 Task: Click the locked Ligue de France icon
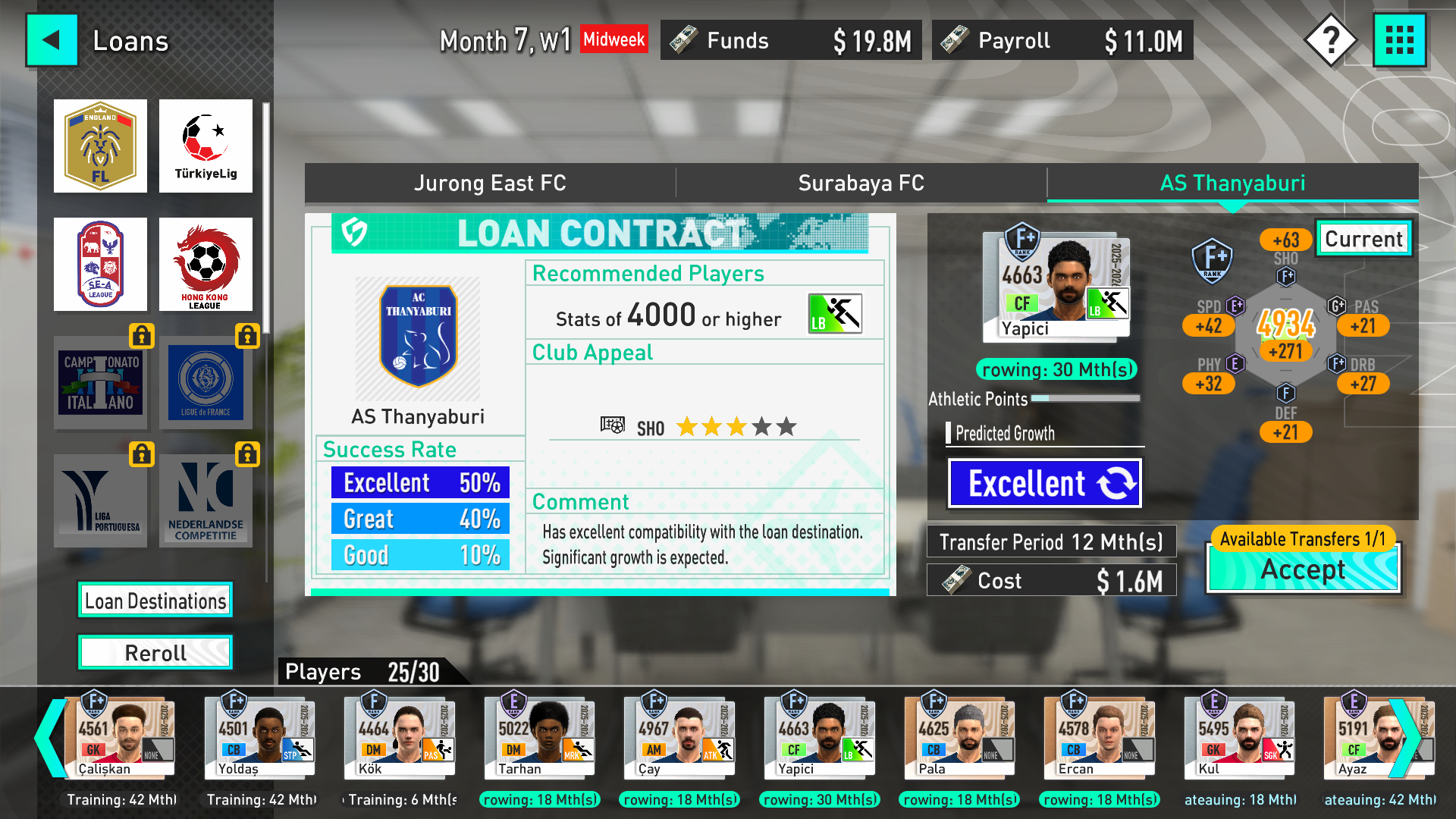coord(206,383)
